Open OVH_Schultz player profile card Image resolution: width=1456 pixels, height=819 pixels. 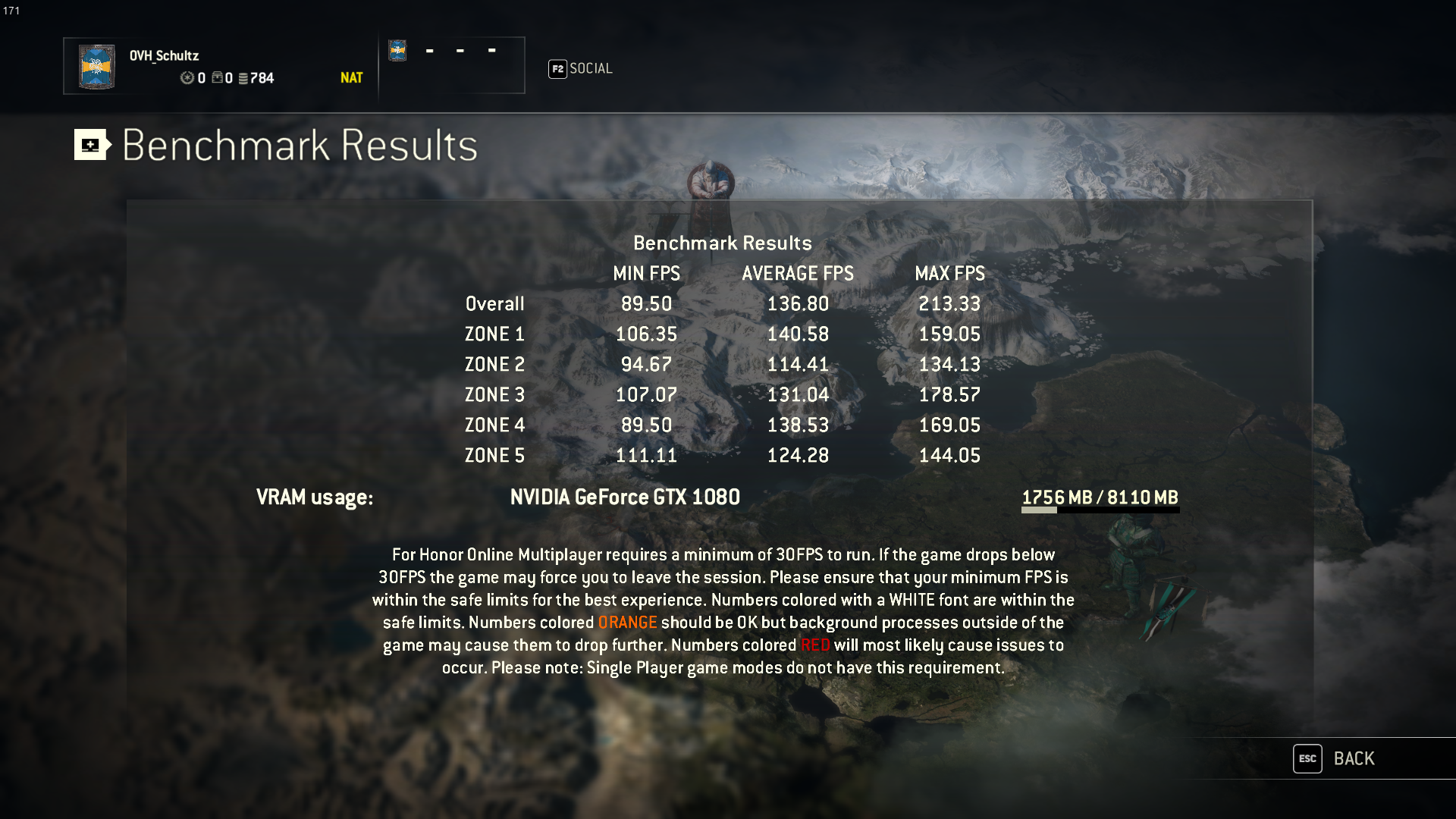219,66
